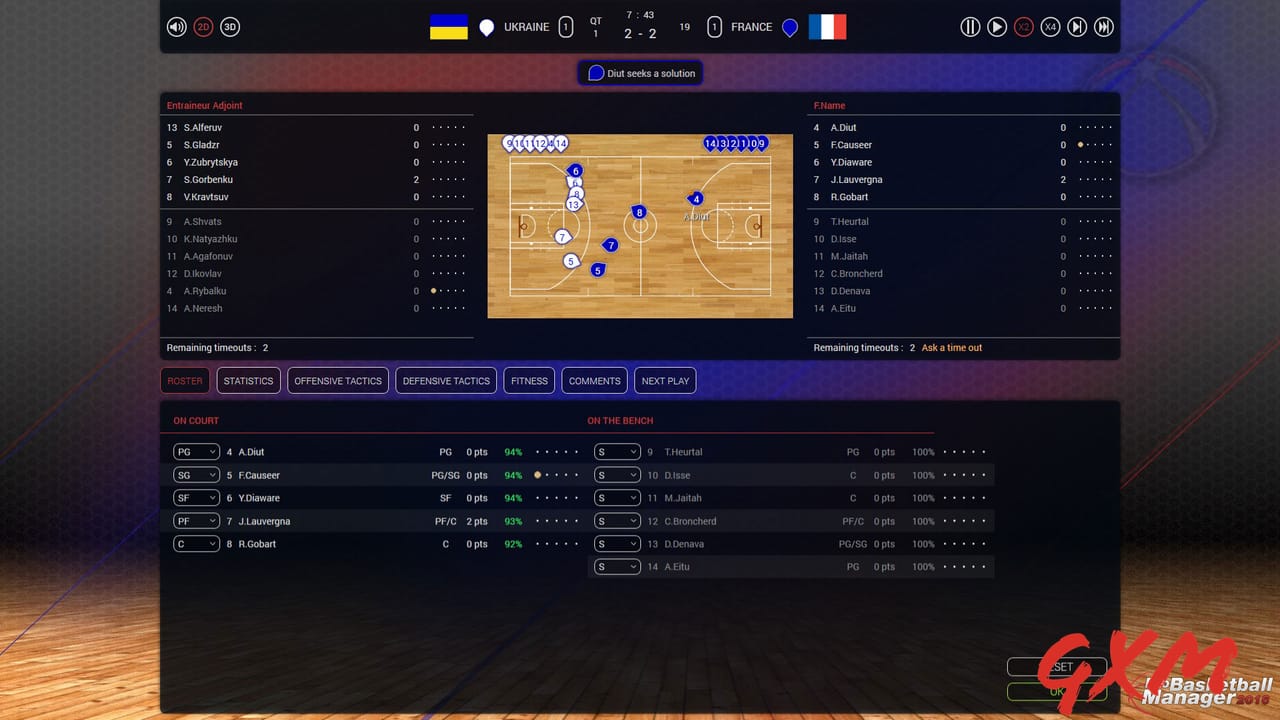Select the 2D view icon

pyautogui.click(x=203, y=27)
